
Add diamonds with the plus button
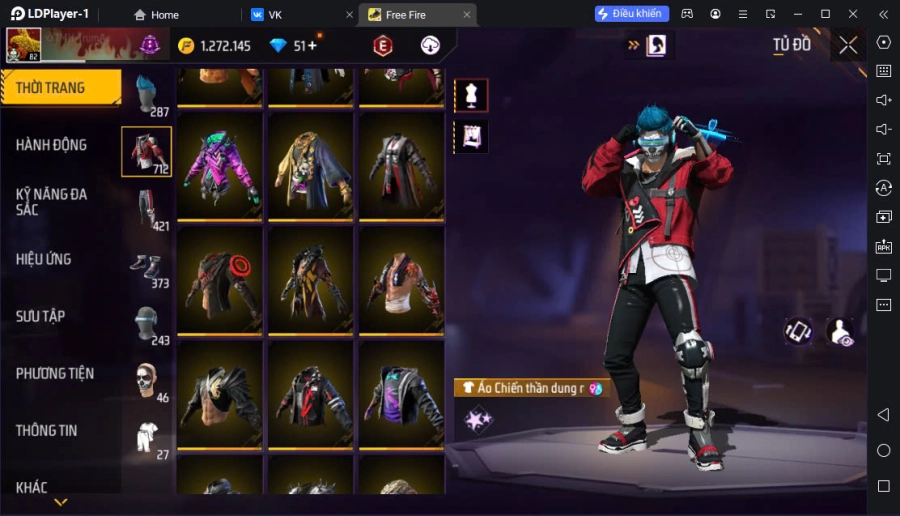(312, 45)
